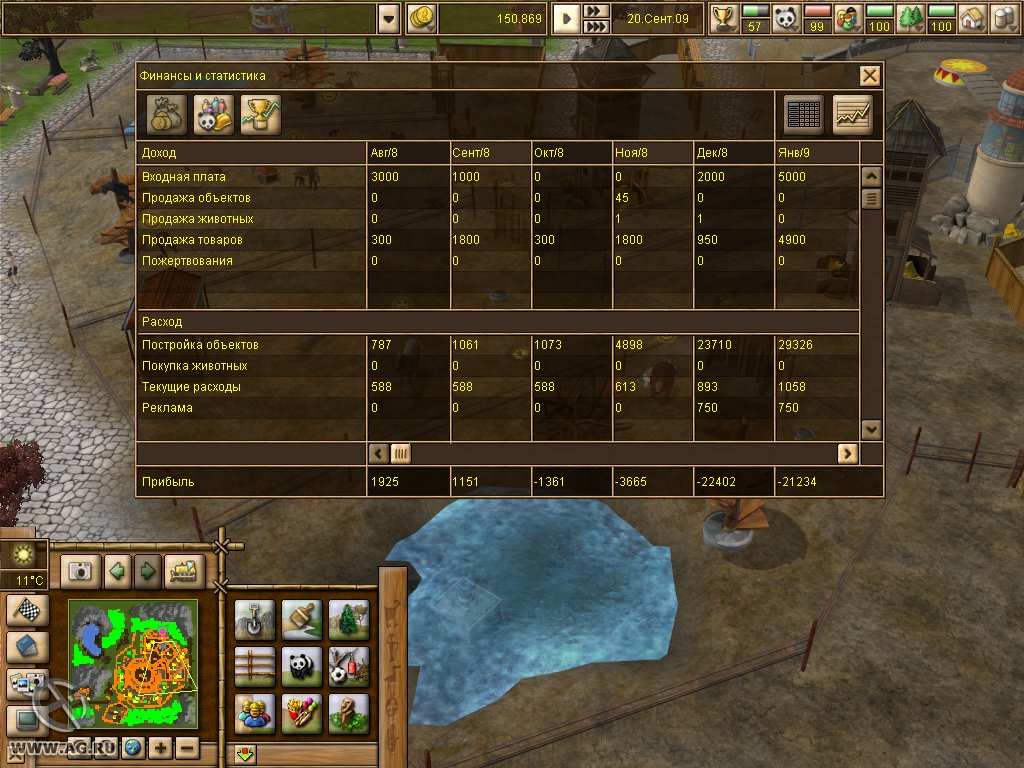This screenshot has height=768, width=1024.
Task: Click the normal speed play button
Action: (566, 18)
